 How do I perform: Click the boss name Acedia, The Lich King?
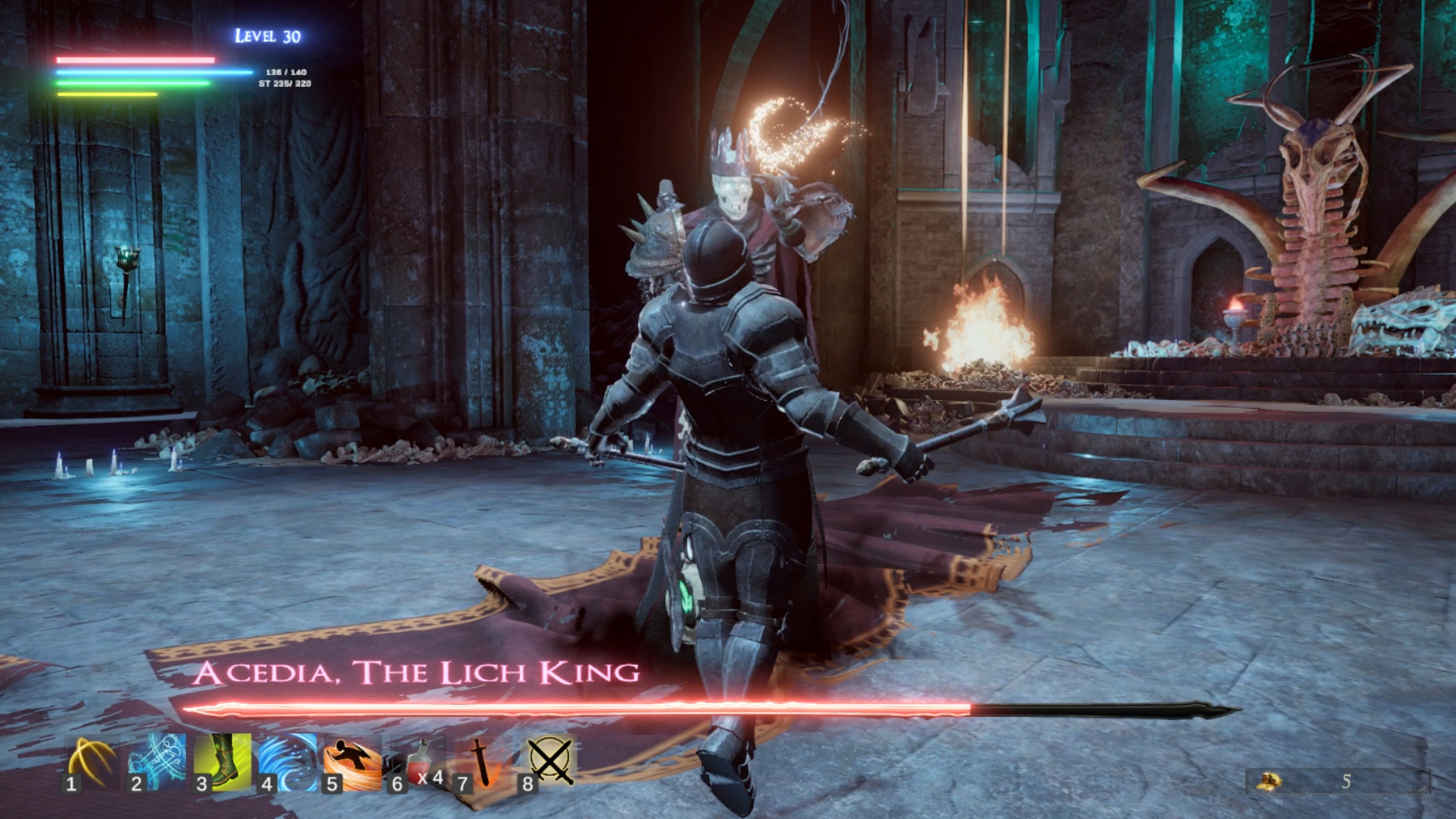(414, 673)
